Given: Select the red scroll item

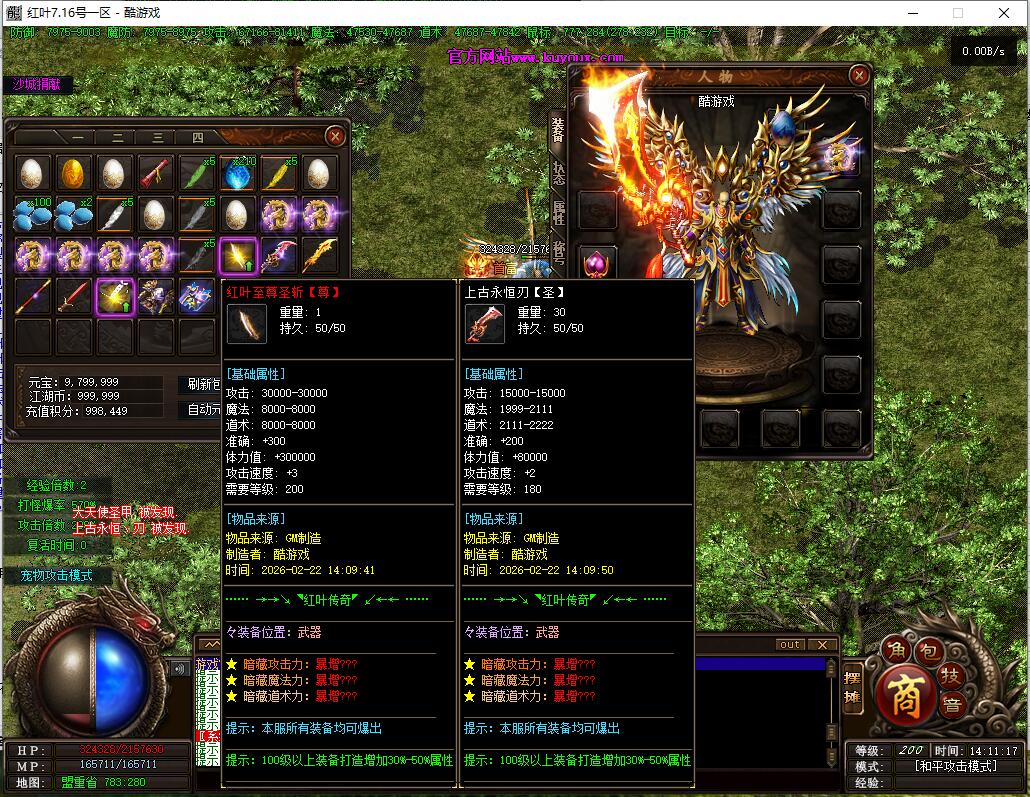Looking at the screenshot, I should pyautogui.click(x=156, y=173).
